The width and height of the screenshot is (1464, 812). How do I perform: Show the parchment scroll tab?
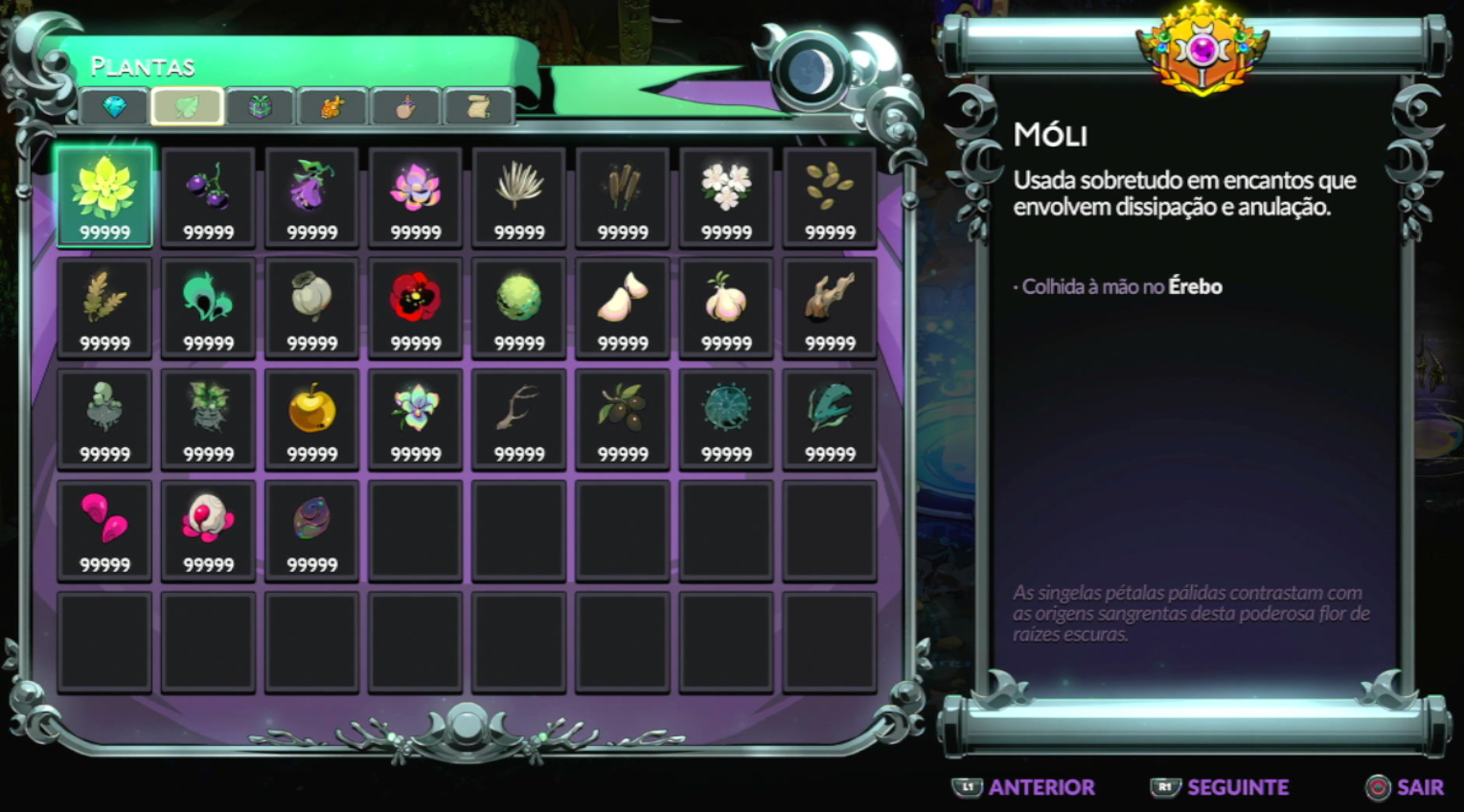[478, 106]
